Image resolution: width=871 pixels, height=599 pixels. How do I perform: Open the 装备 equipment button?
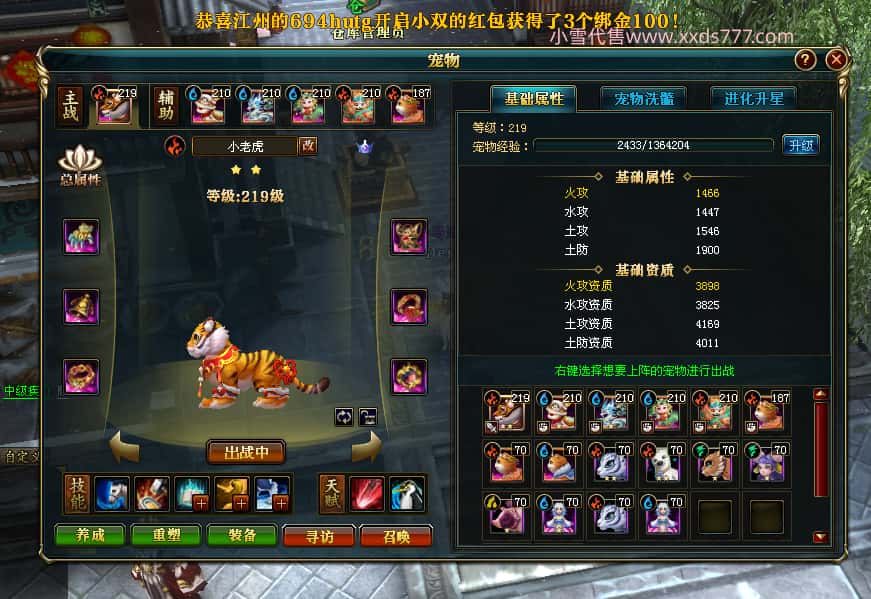click(242, 536)
